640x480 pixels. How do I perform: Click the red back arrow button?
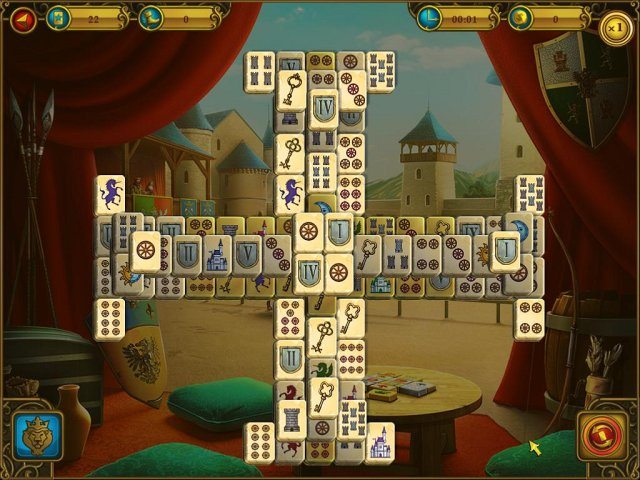(22, 19)
